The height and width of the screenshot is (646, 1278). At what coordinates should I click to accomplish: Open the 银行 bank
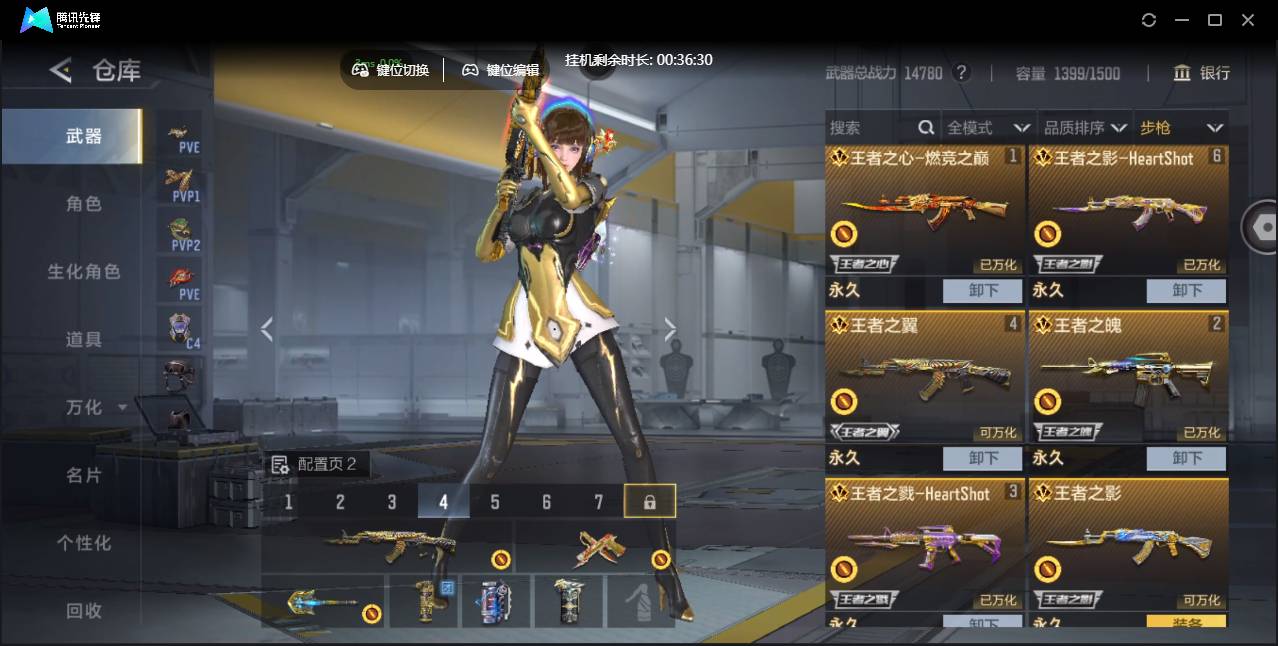tap(1202, 73)
